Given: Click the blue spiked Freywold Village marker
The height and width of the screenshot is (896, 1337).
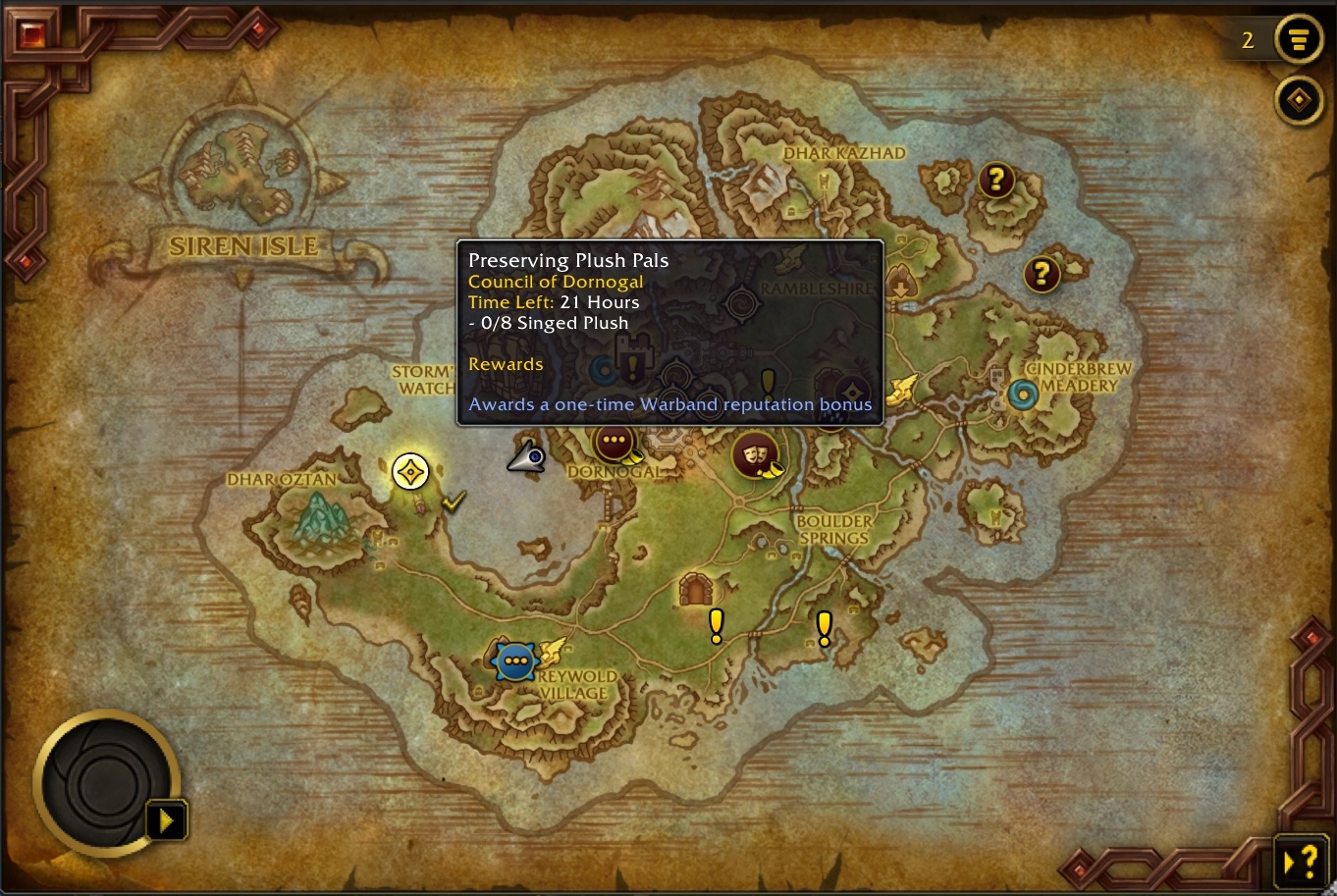Looking at the screenshot, I should tap(513, 662).
